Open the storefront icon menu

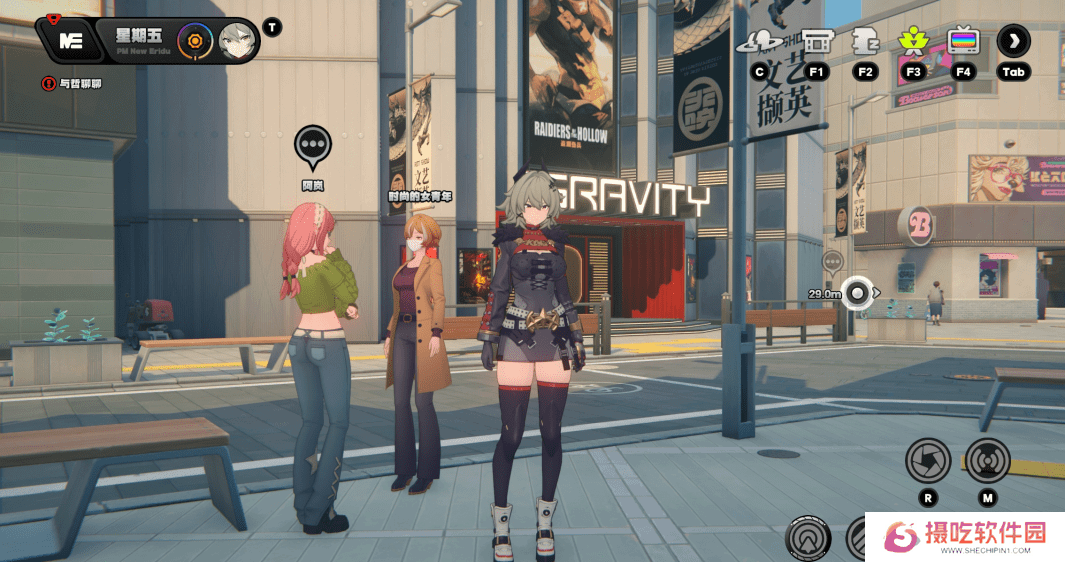pyautogui.click(x=817, y=41)
